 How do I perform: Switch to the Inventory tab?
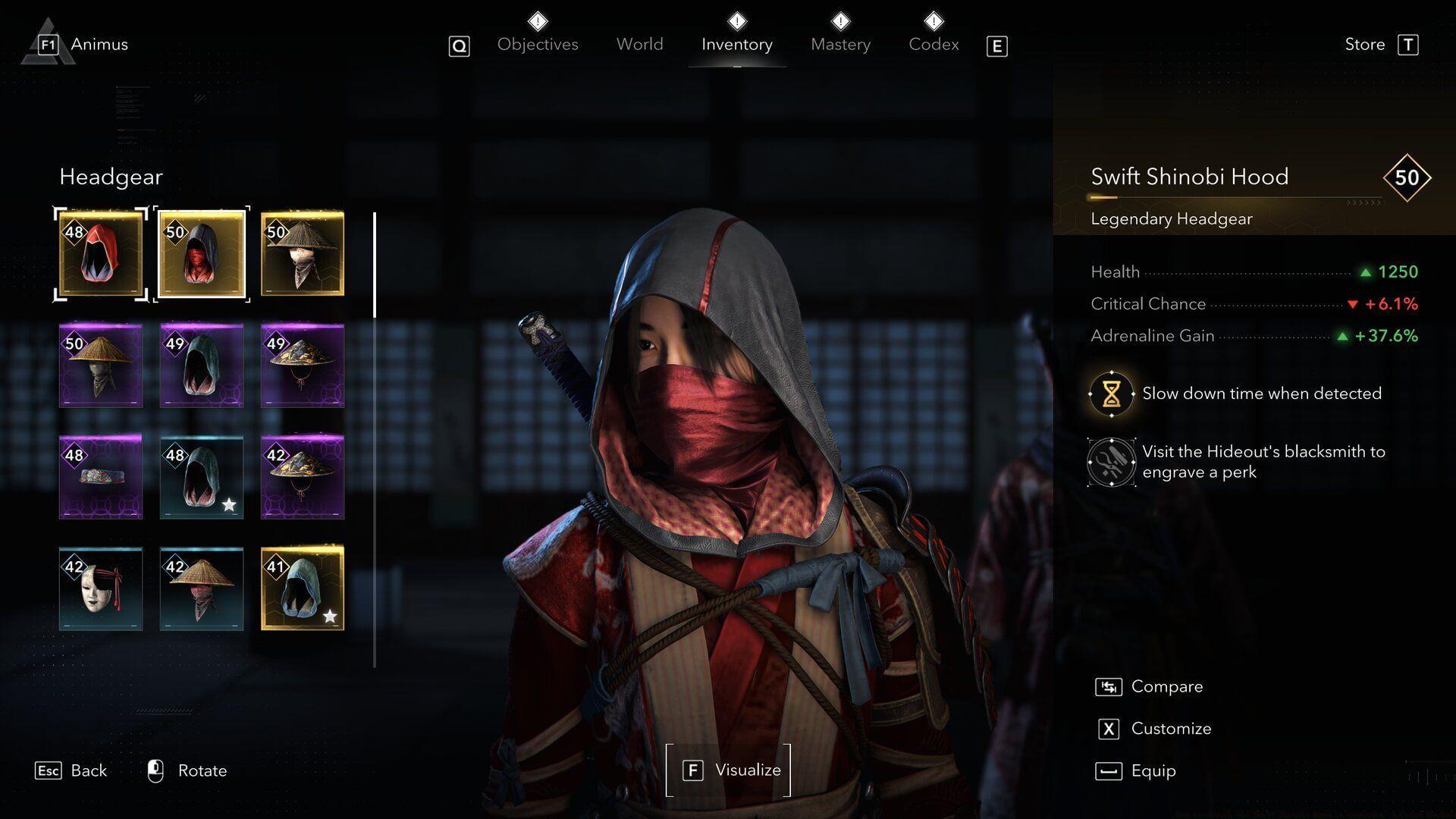click(736, 44)
